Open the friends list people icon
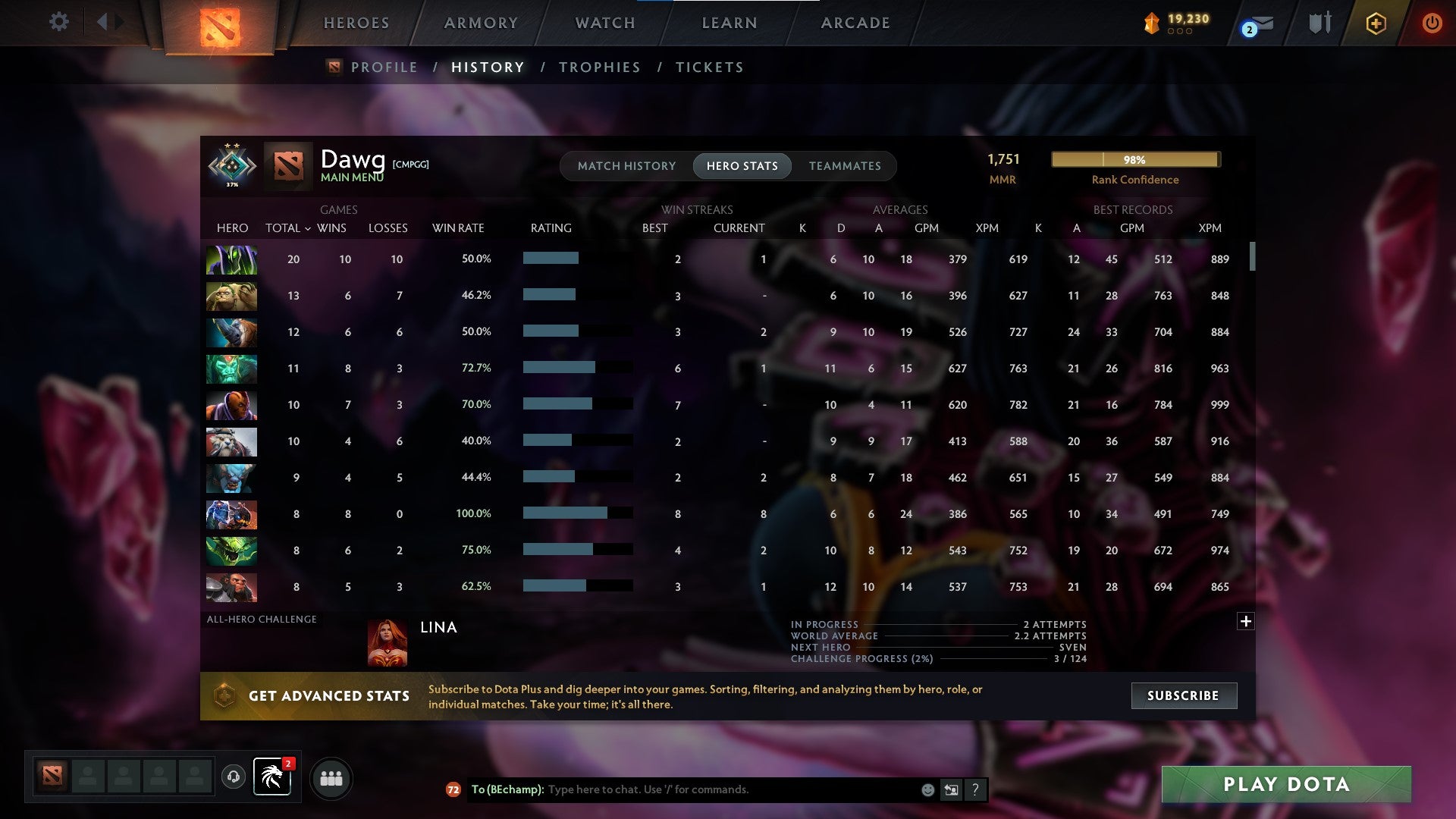This screenshot has height=819, width=1456. [x=331, y=777]
